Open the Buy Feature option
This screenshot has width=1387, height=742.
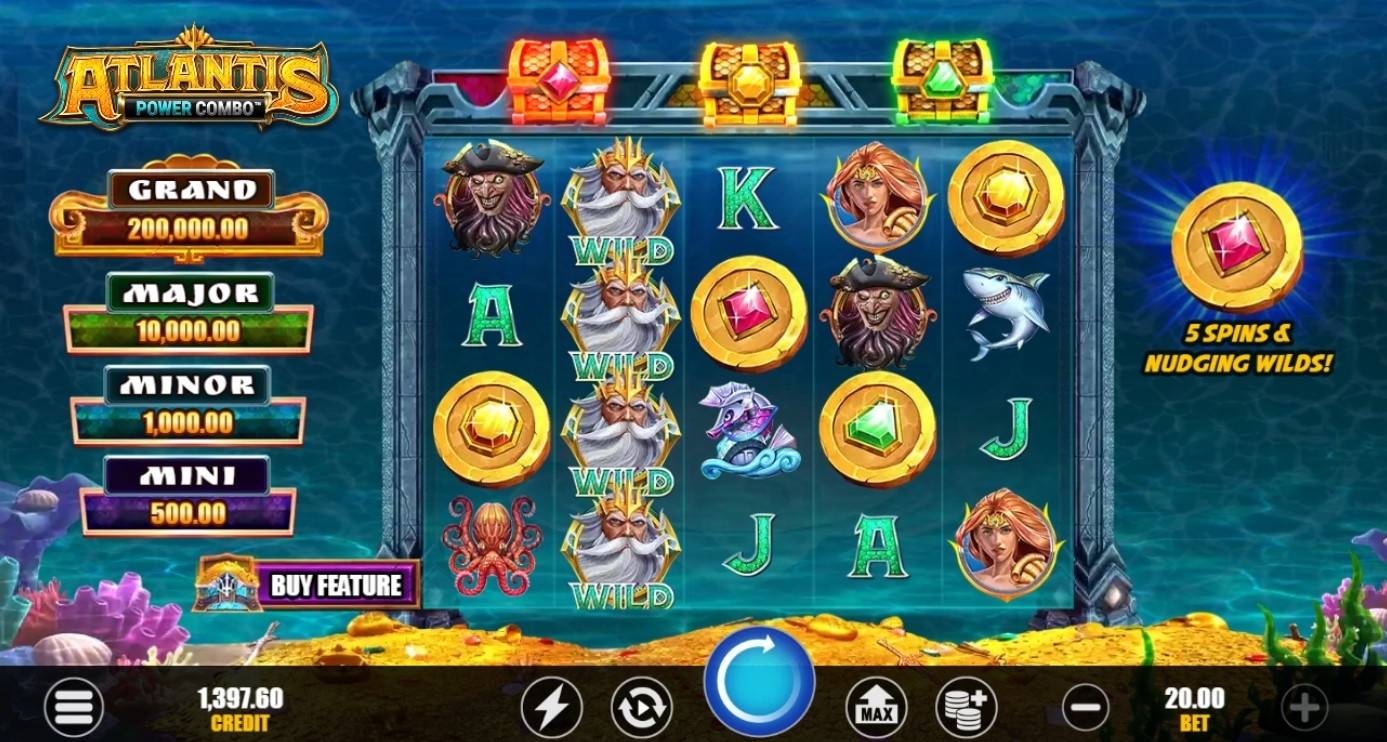(x=336, y=584)
